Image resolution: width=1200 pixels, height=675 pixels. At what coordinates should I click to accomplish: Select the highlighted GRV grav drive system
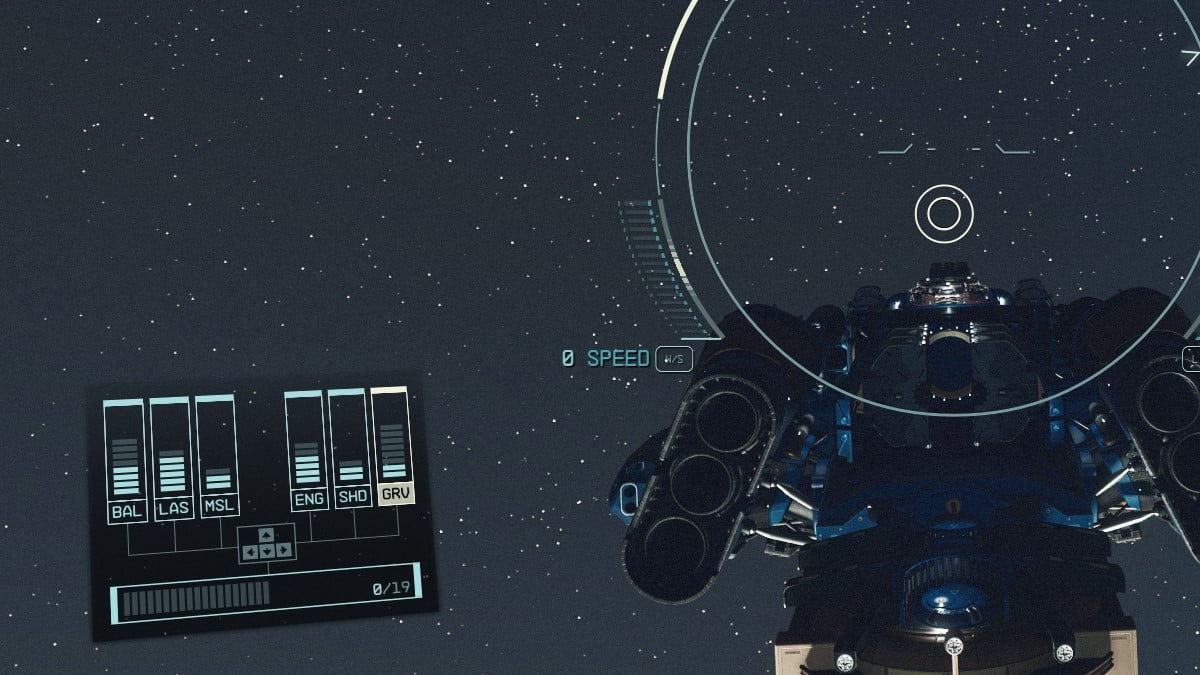pyautogui.click(x=396, y=494)
